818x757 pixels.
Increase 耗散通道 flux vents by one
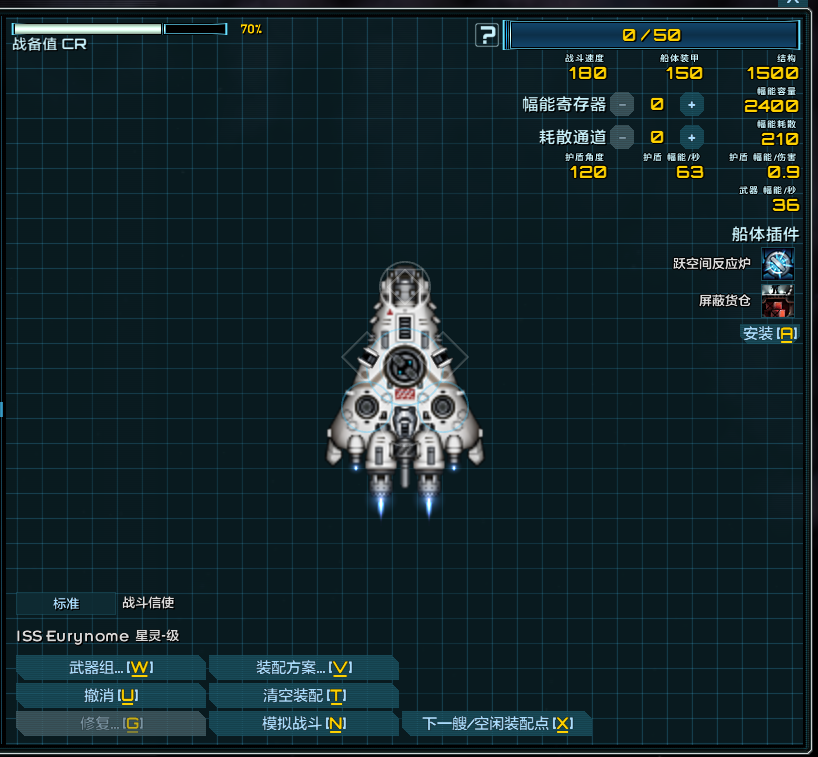(691, 137)
